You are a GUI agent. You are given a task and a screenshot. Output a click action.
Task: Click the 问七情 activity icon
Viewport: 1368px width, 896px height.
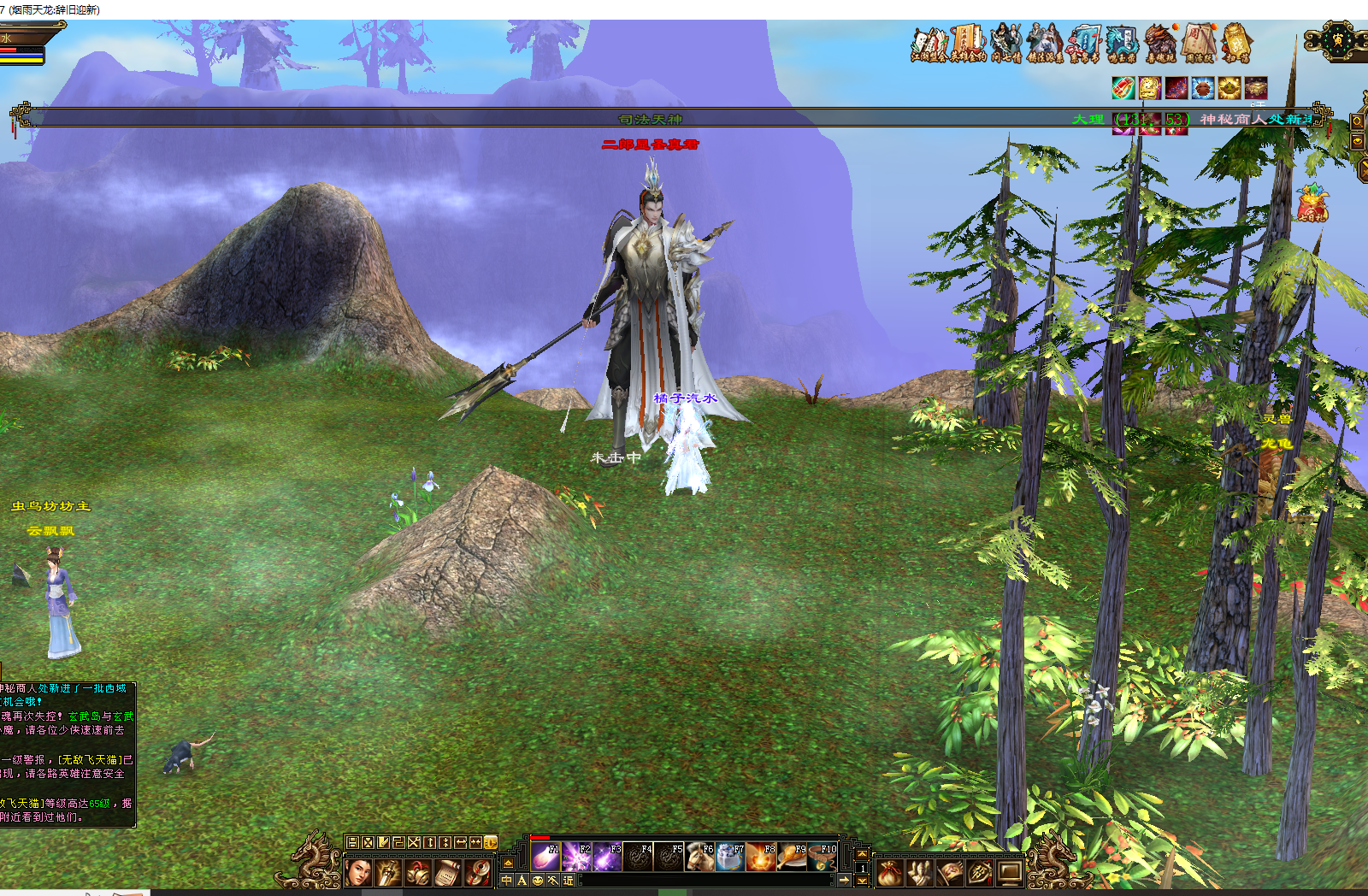pyautogui.click(x=1006, y=43)
